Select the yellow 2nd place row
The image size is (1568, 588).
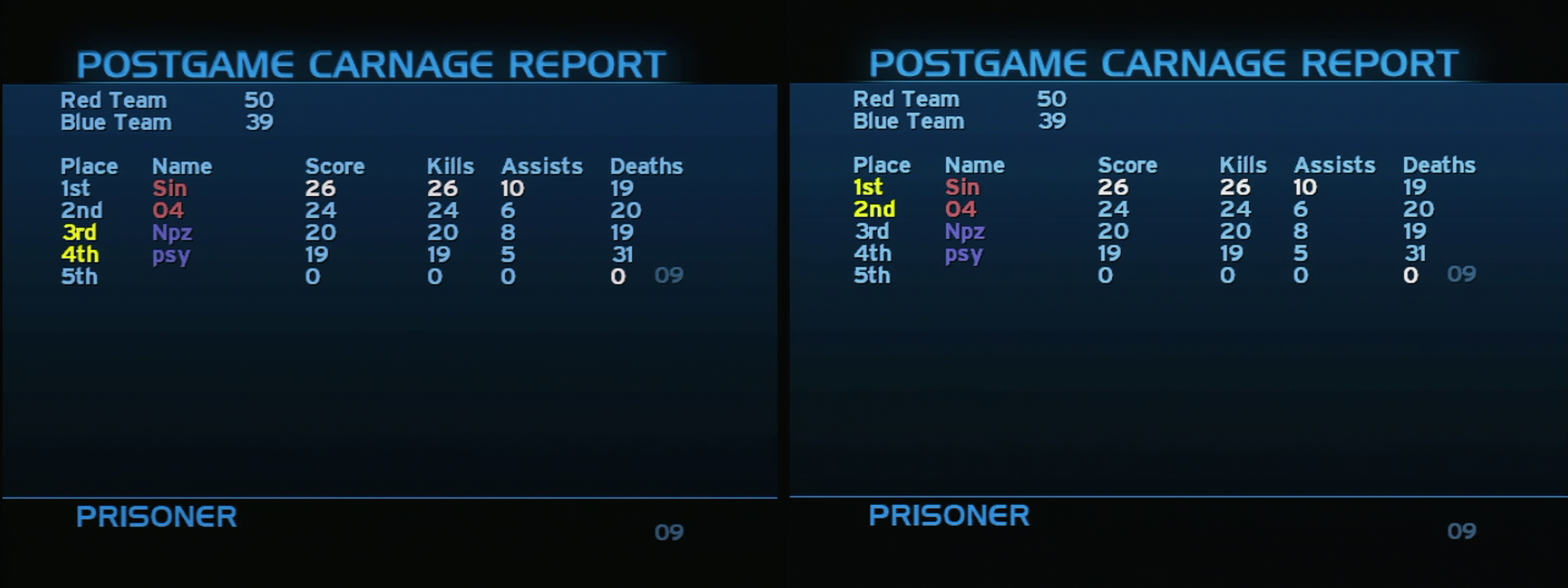(x=876, y=210)
